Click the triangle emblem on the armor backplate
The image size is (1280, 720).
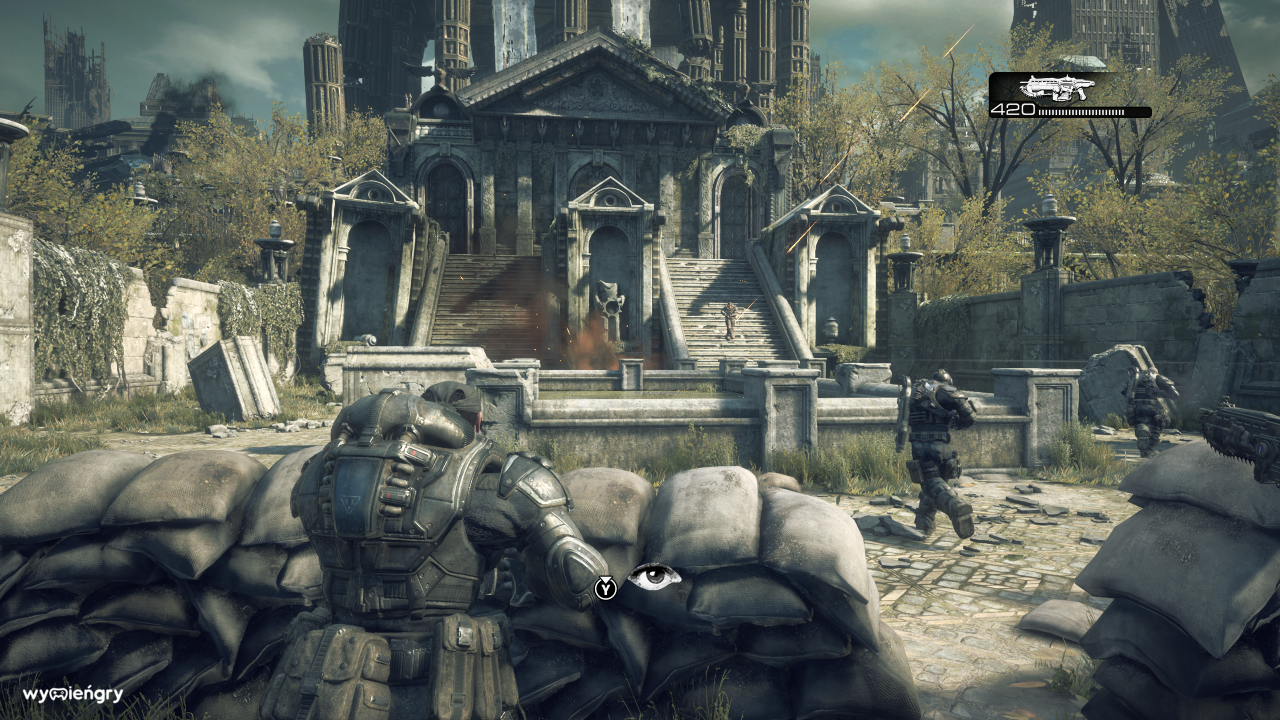[x=350, y=503]
